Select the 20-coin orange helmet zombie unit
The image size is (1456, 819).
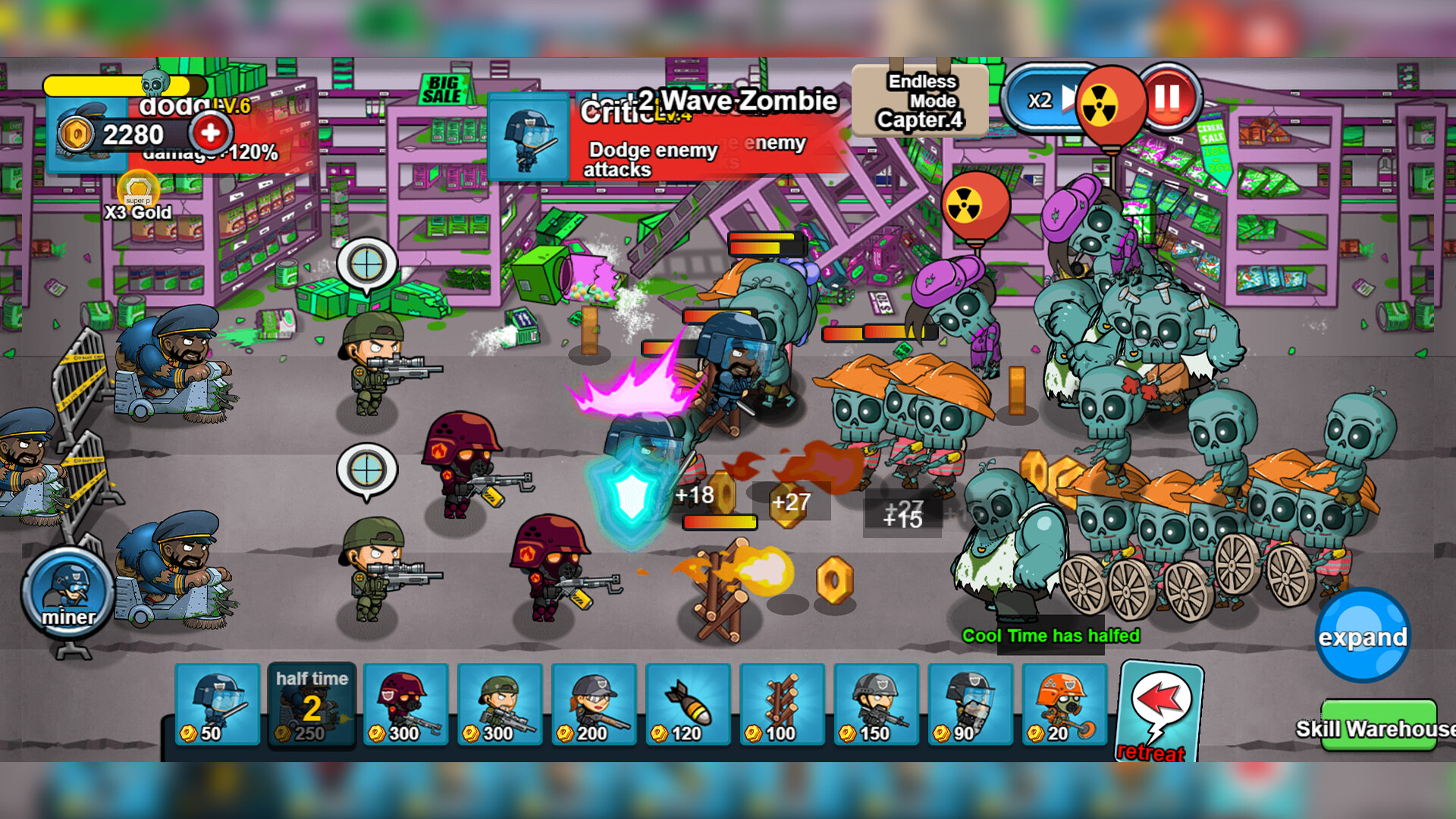pos(1063,705)
